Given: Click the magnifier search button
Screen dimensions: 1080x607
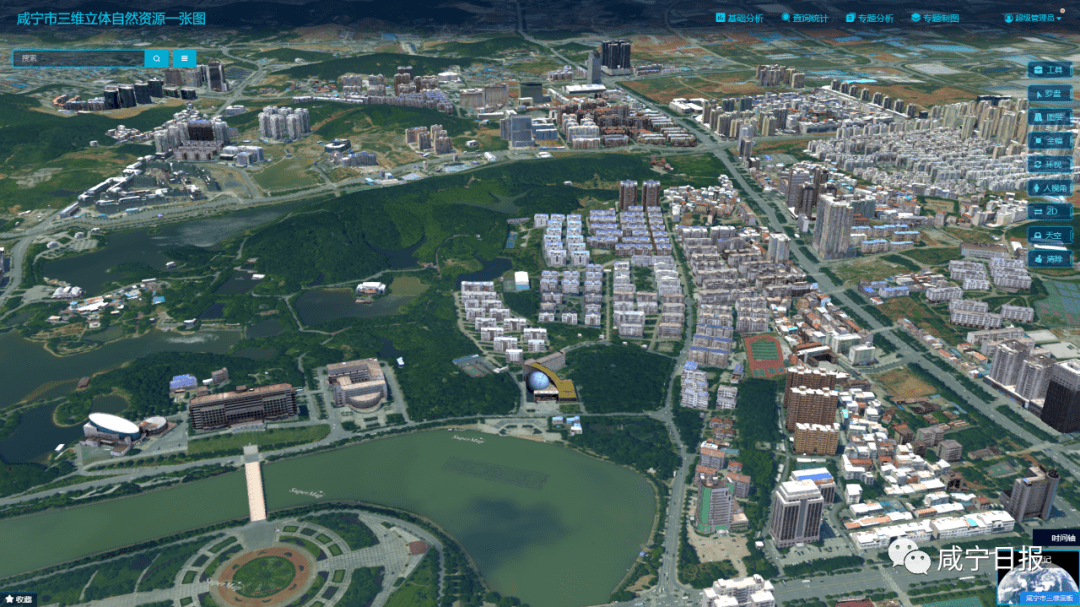Looking at the screenshot, I should (x=157, y=58).
